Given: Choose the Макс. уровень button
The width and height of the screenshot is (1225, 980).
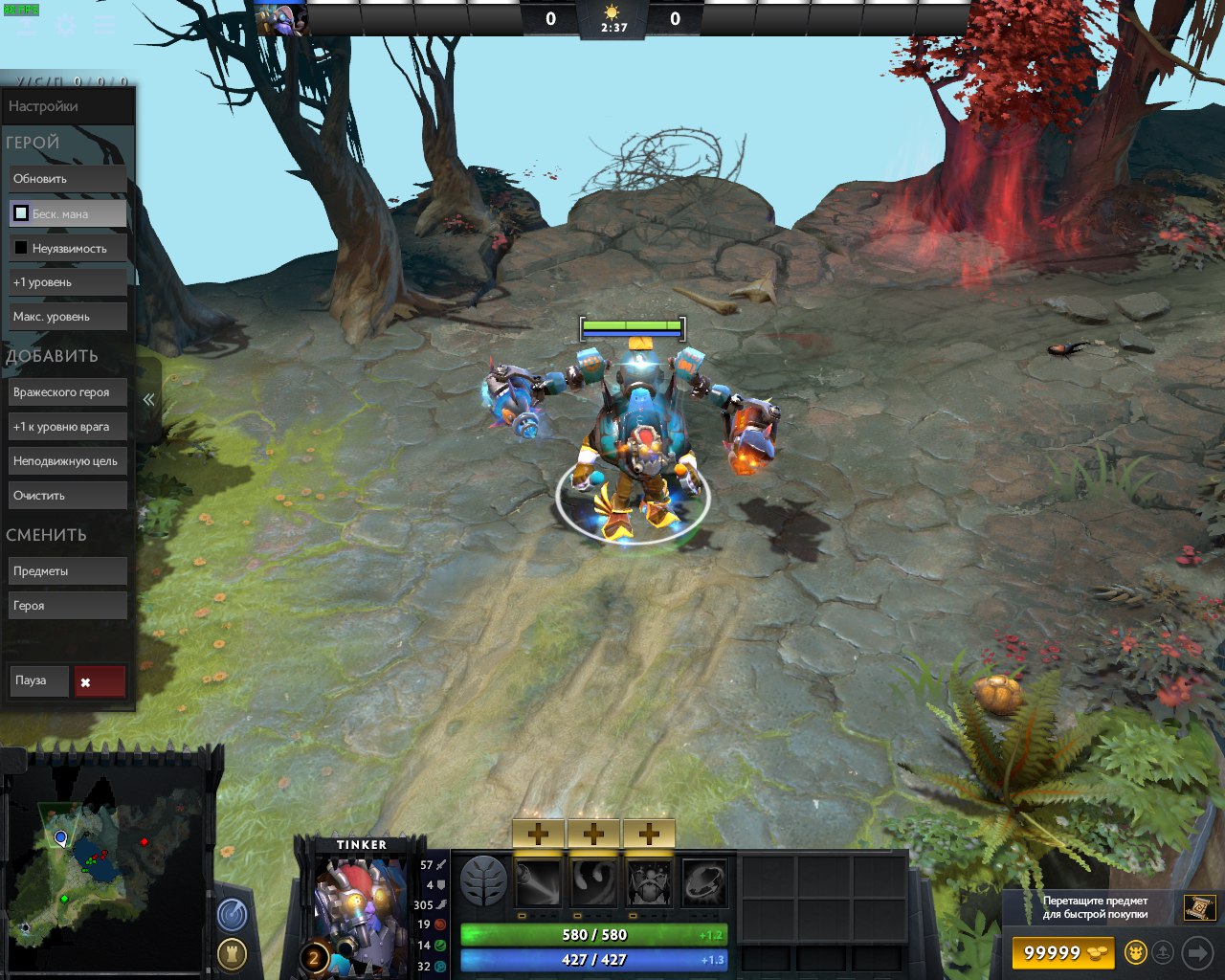Looking at the screenshot, I should click(67, 317).
